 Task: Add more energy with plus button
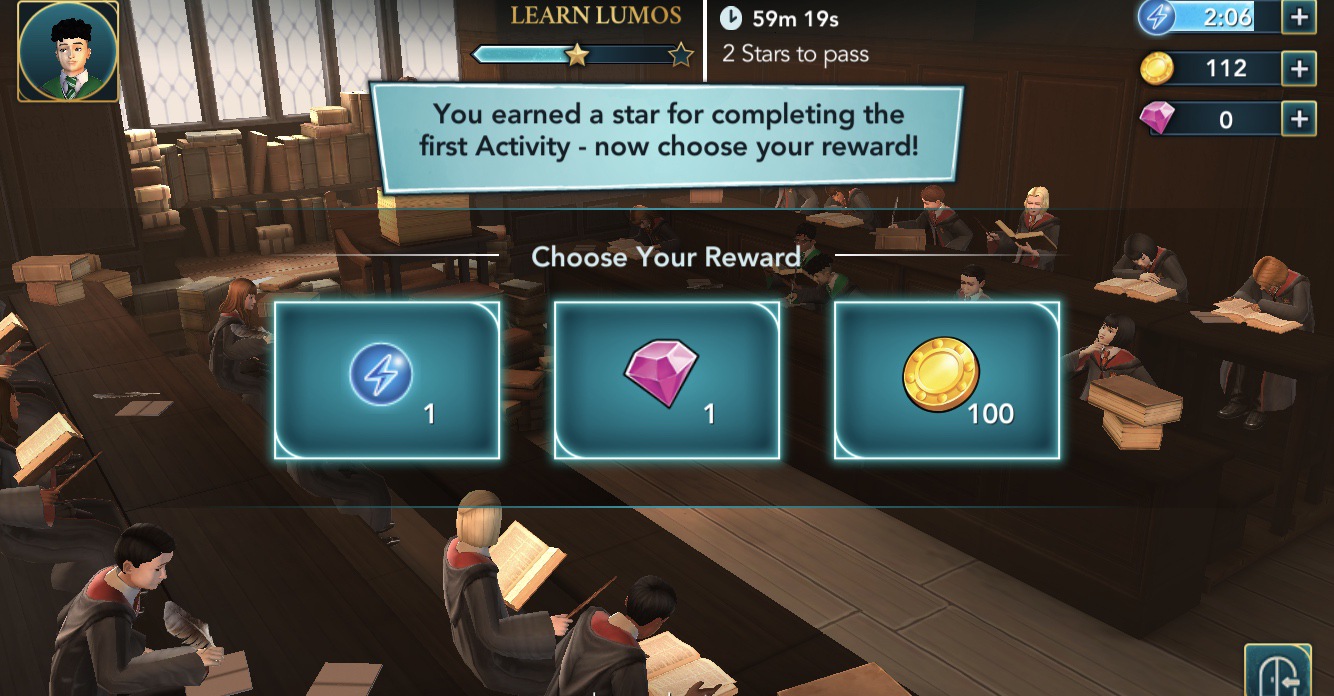pos(1298,17)
